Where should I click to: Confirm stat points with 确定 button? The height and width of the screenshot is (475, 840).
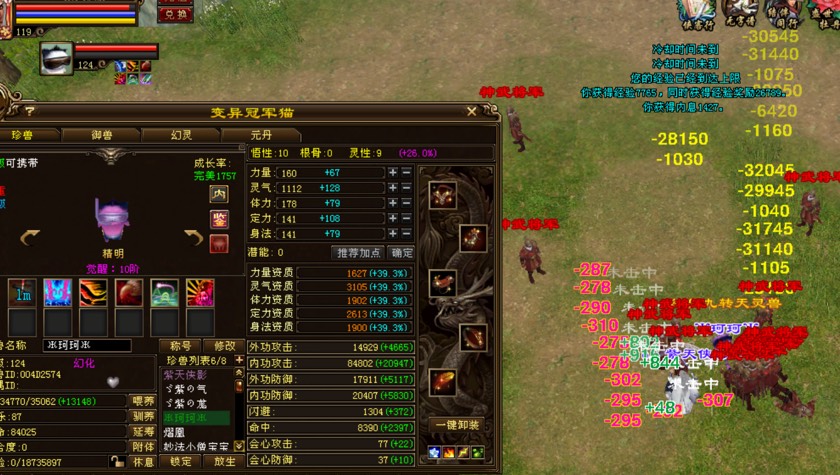401,253
